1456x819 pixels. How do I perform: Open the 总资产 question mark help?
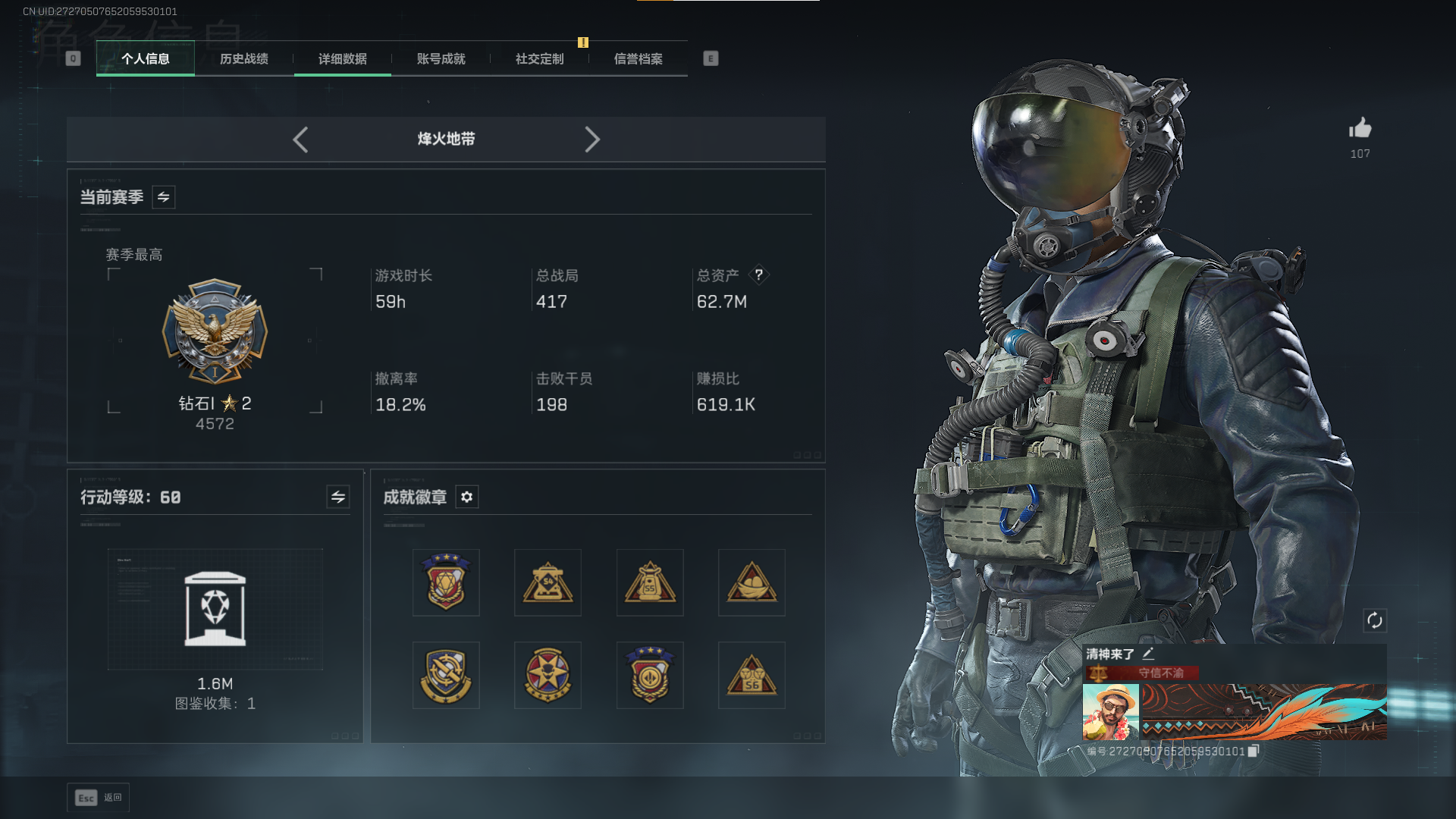click(758, 275)
